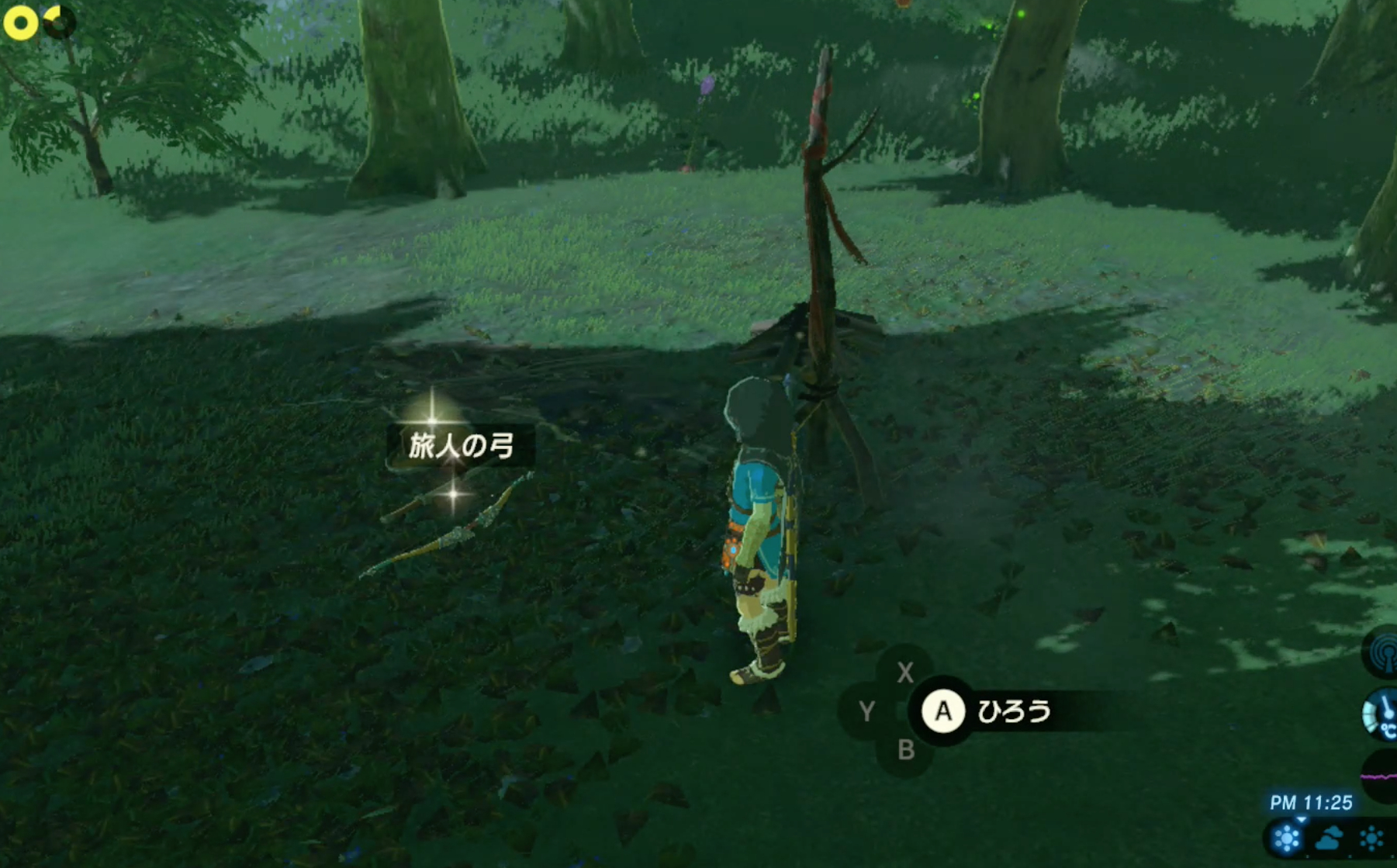Screen dimensions: 1397x868
Task: Click the yellow circle indicator top-left
Action: [x=20, y=23]
